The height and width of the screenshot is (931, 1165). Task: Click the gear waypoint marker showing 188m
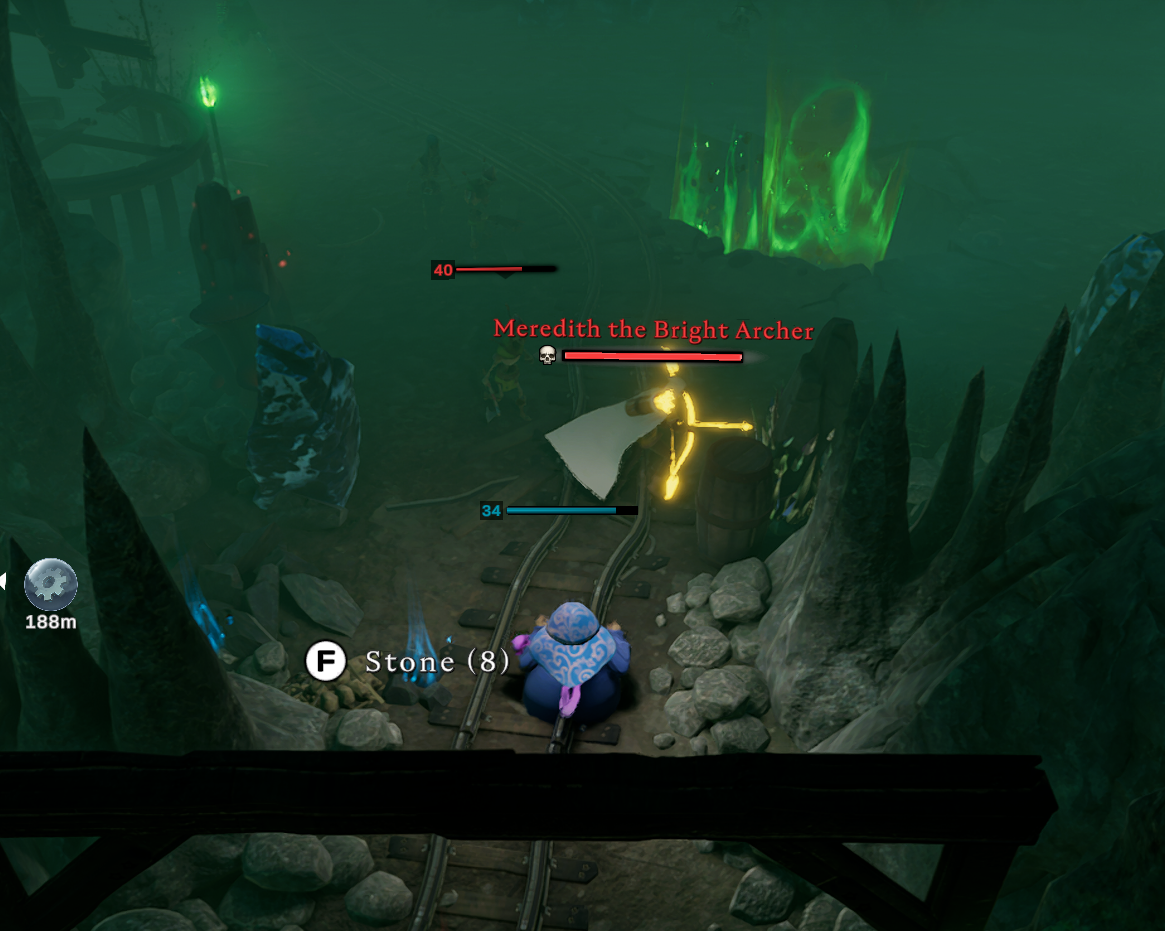pos(50,585)
